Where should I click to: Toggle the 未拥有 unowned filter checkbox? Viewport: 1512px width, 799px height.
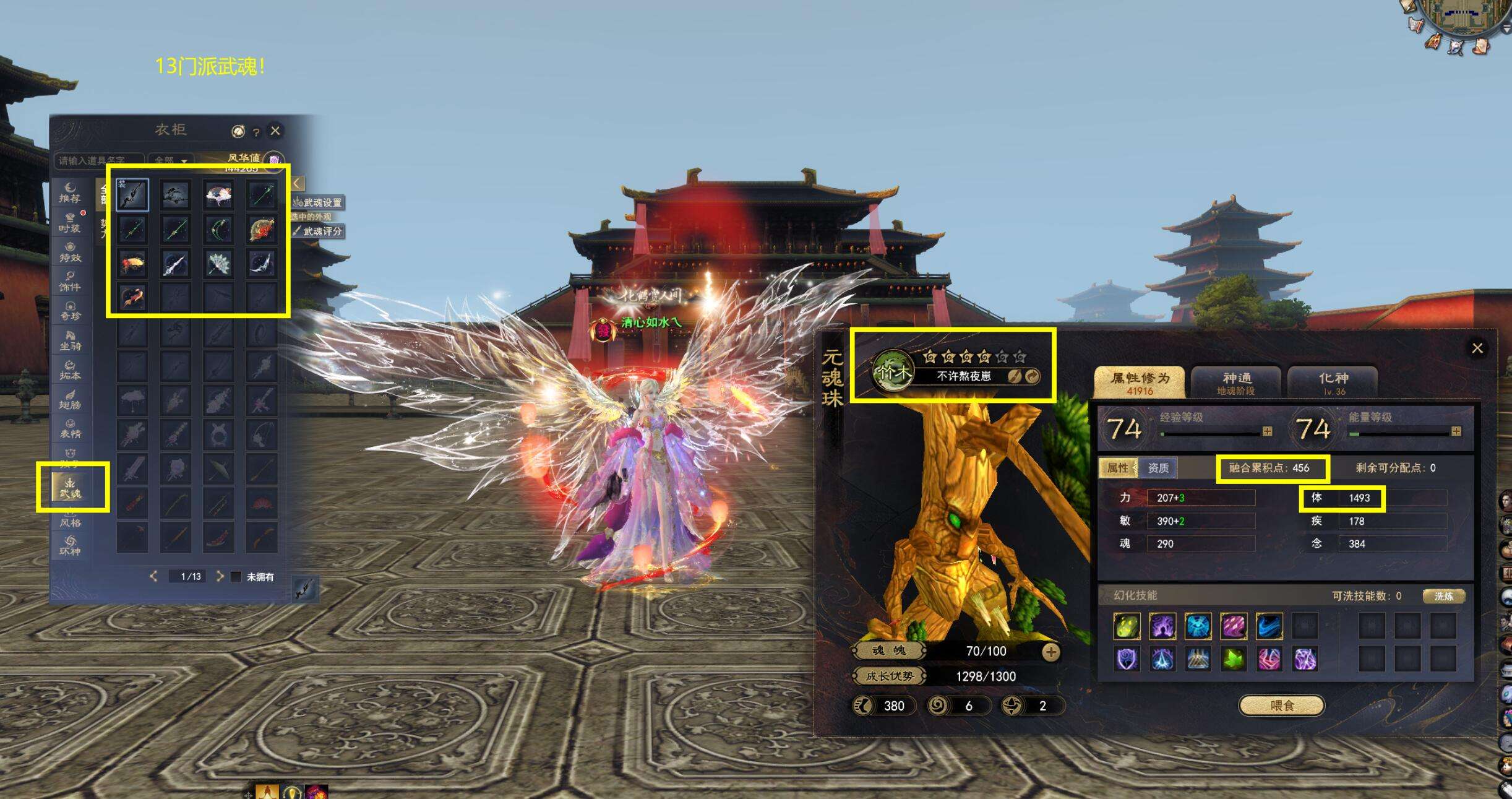(x=236, y=577)
